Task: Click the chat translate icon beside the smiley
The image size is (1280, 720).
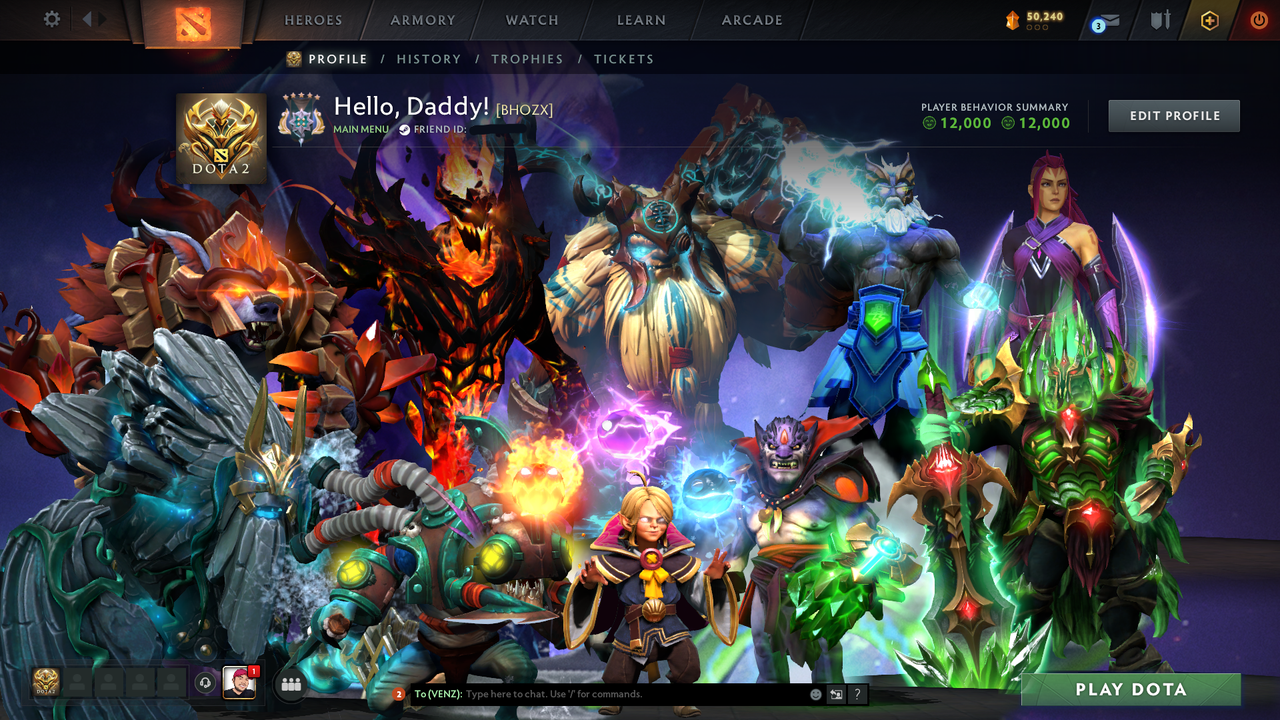Action: coord(836,693)
